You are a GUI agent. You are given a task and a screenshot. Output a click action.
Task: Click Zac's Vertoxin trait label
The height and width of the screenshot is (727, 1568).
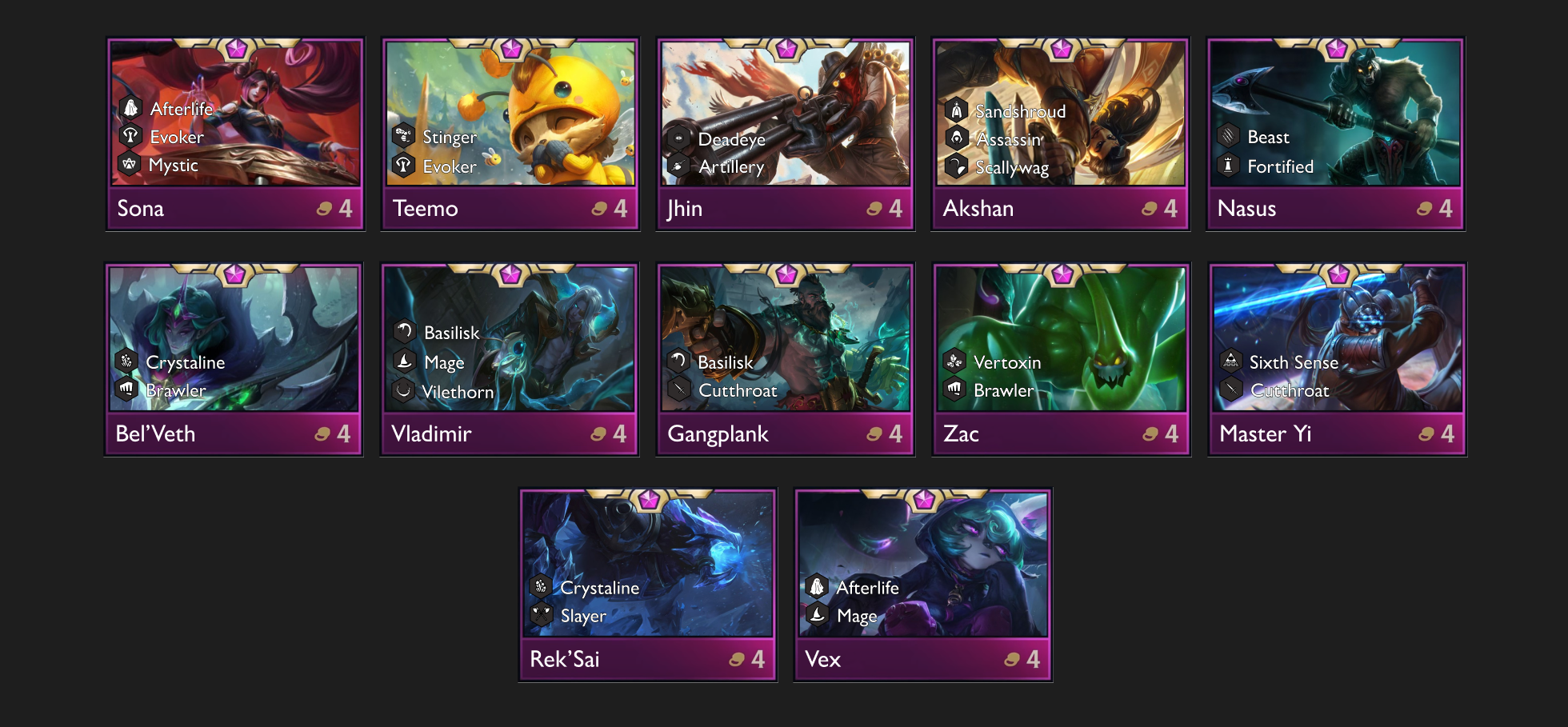pos(1006,362)
